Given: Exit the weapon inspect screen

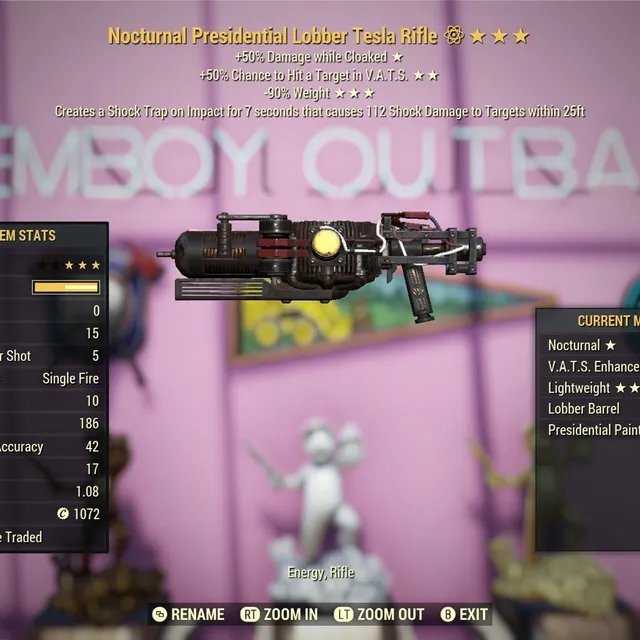Looking at the screenshot, I should coord(465,614).
